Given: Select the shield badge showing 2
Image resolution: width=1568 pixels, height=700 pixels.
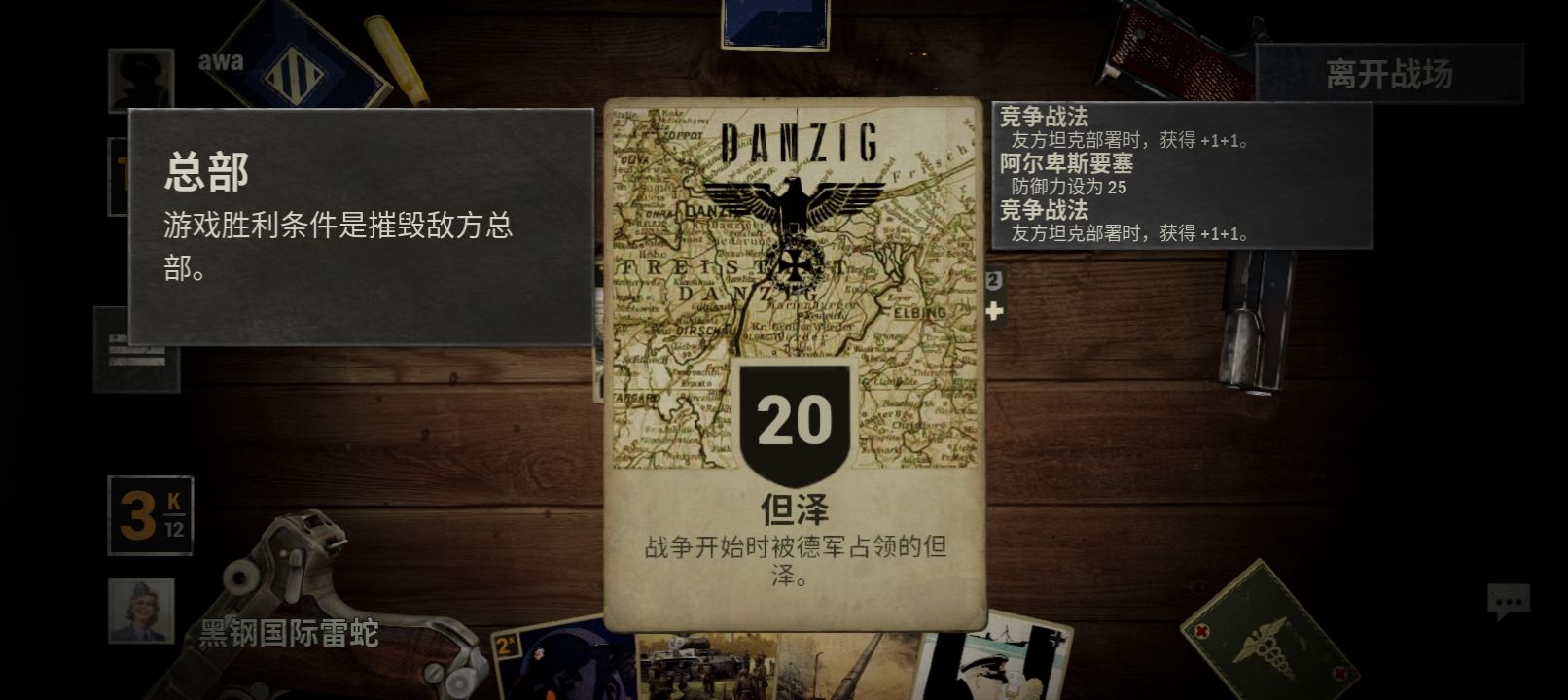Looking at the screenshot, I should [x=993, y=281].
